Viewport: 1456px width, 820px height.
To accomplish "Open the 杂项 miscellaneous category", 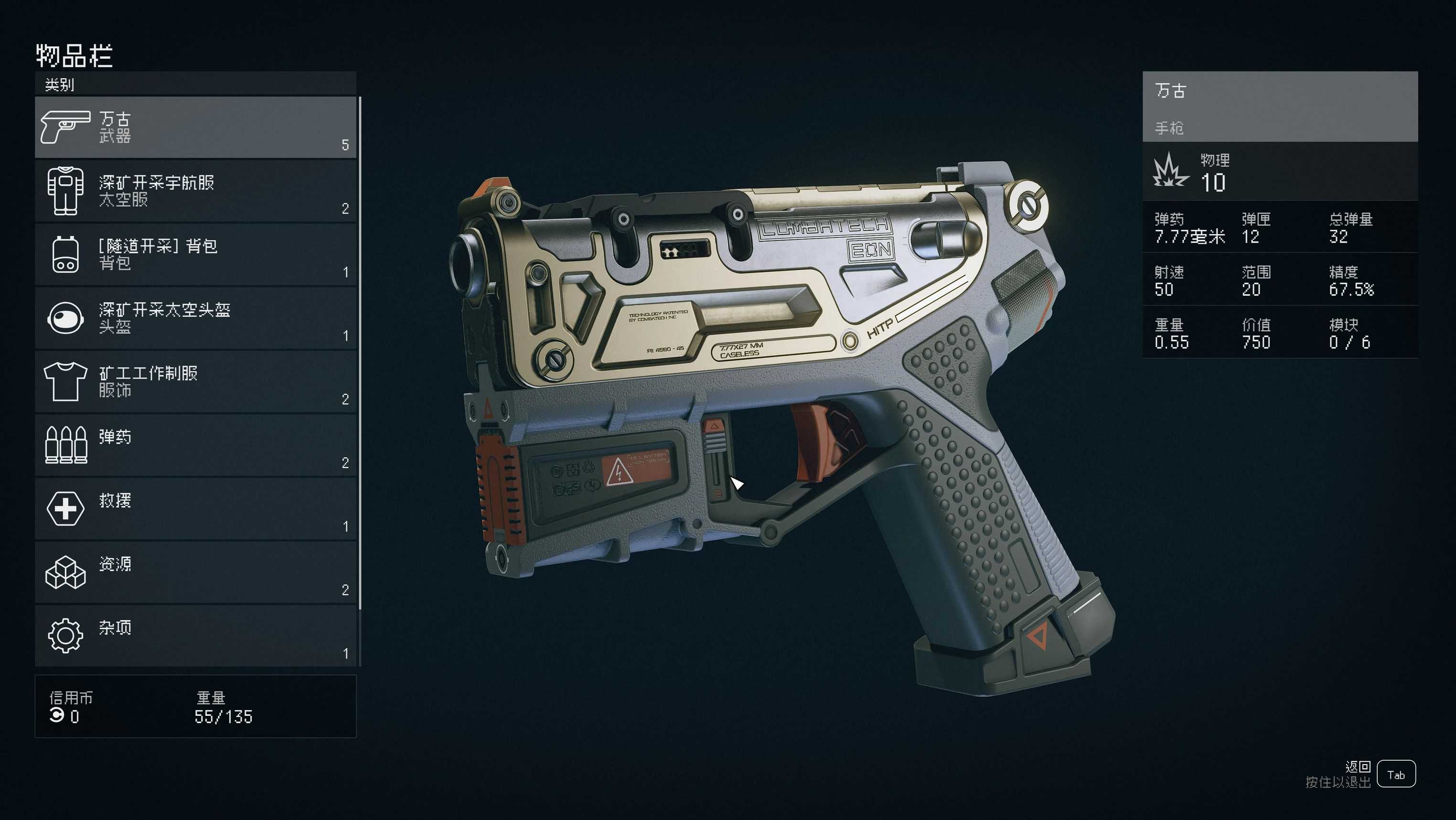I will tap(195, 636).
